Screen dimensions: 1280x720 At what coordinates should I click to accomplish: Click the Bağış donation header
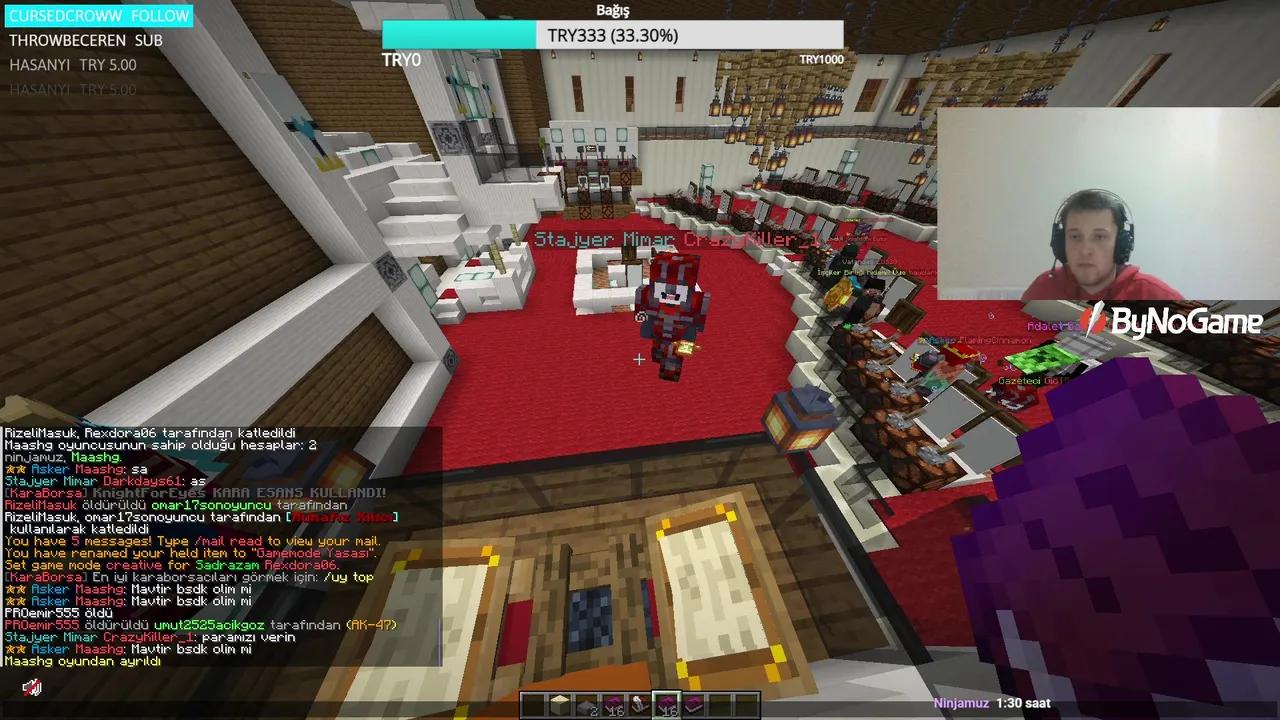[x=612, y=10]
